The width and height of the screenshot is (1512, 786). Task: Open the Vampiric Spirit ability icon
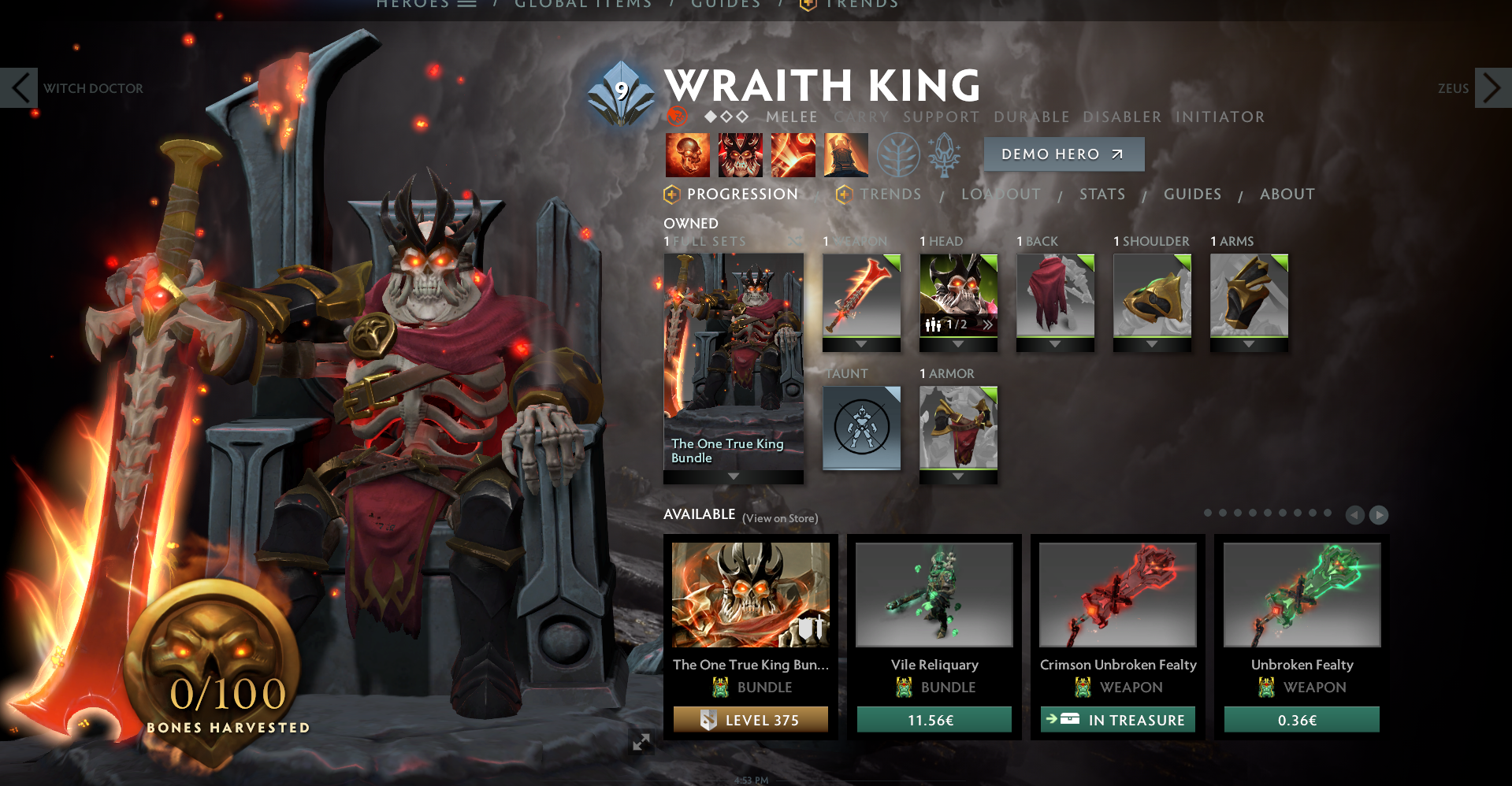click(x=741, y=155)
